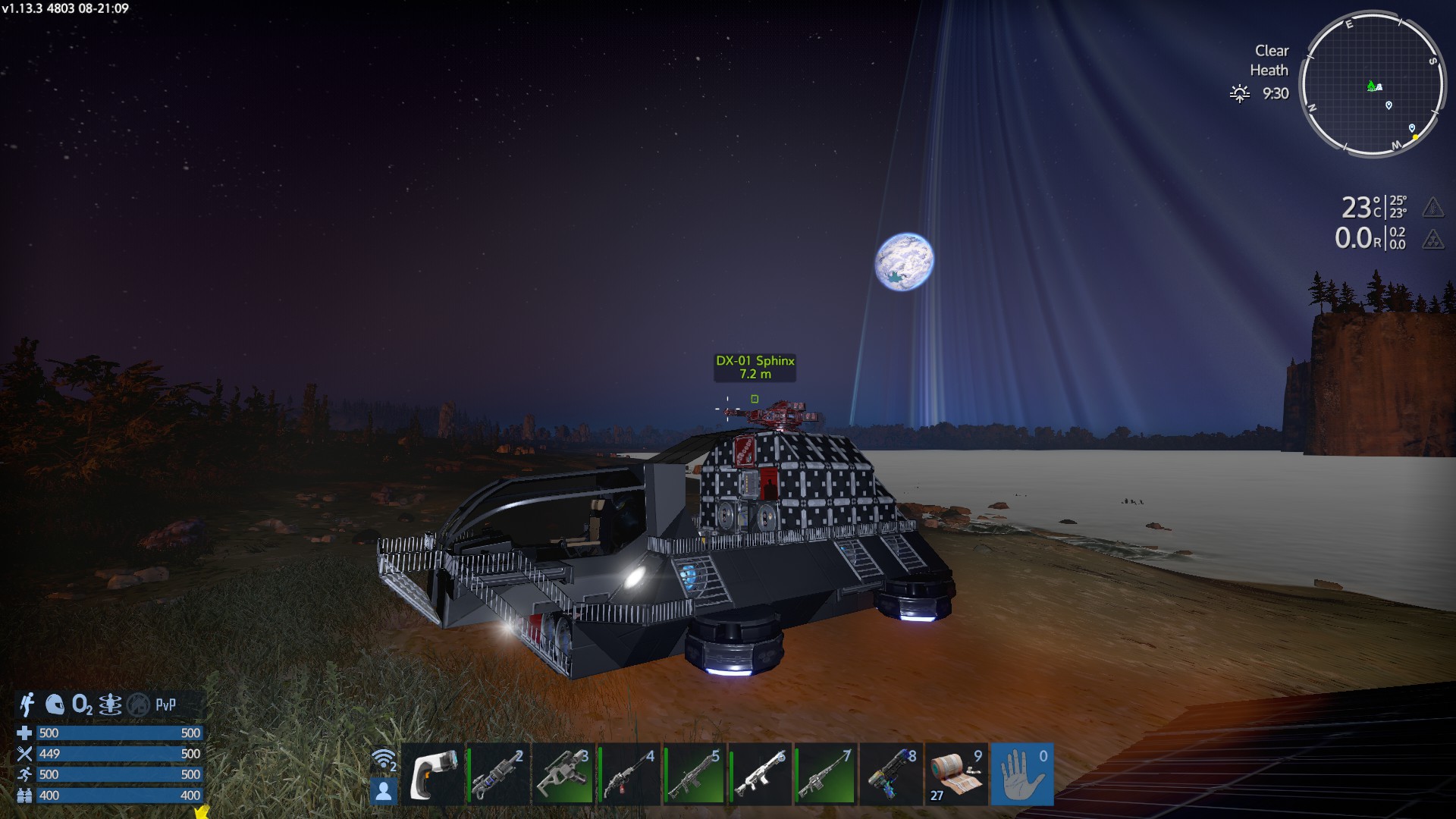Select the long rifle in slot 4
The image size is (1456, 819).
(x=629, y=774)
